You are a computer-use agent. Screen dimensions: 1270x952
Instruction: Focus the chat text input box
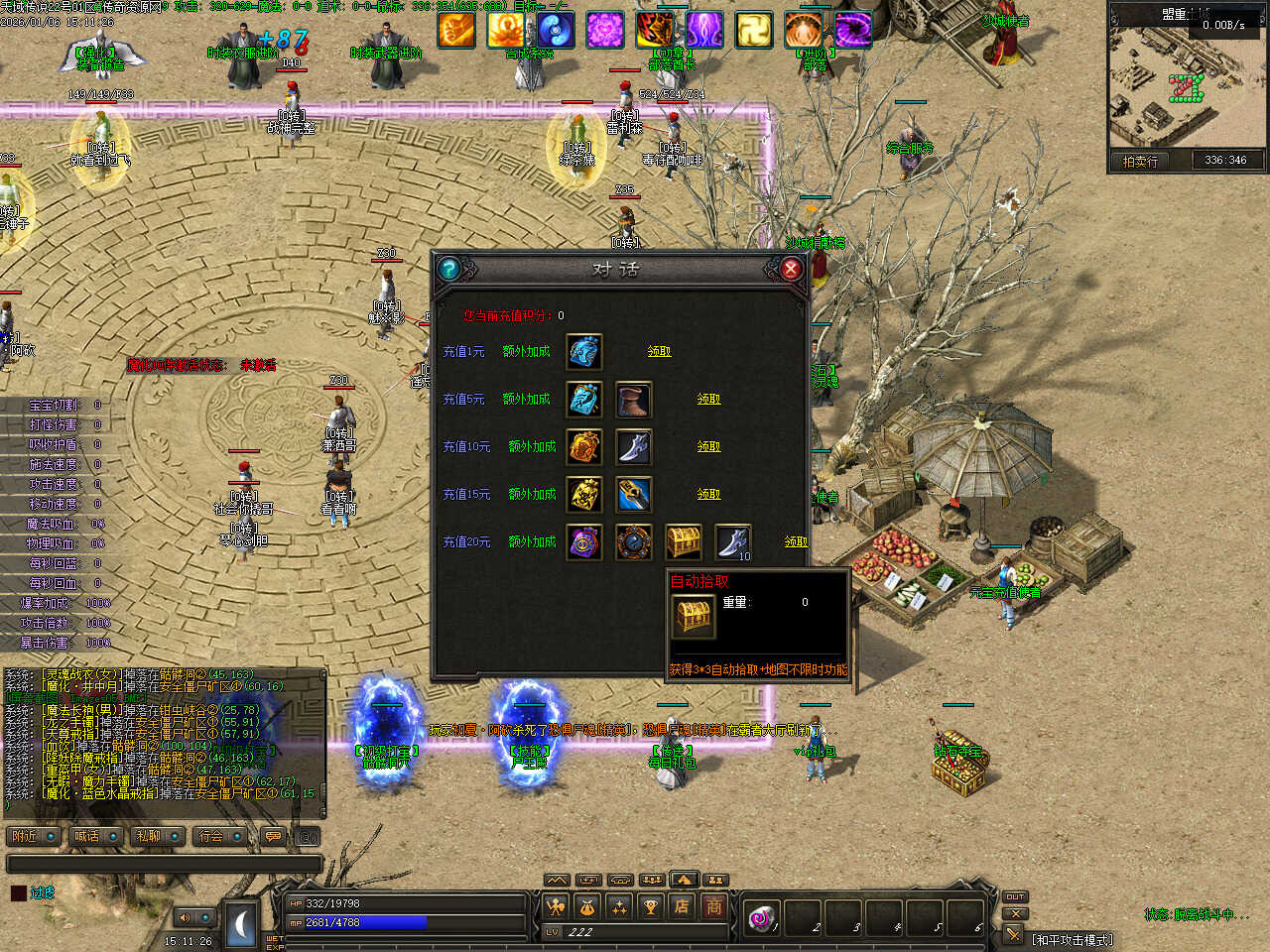click(164, 864)
